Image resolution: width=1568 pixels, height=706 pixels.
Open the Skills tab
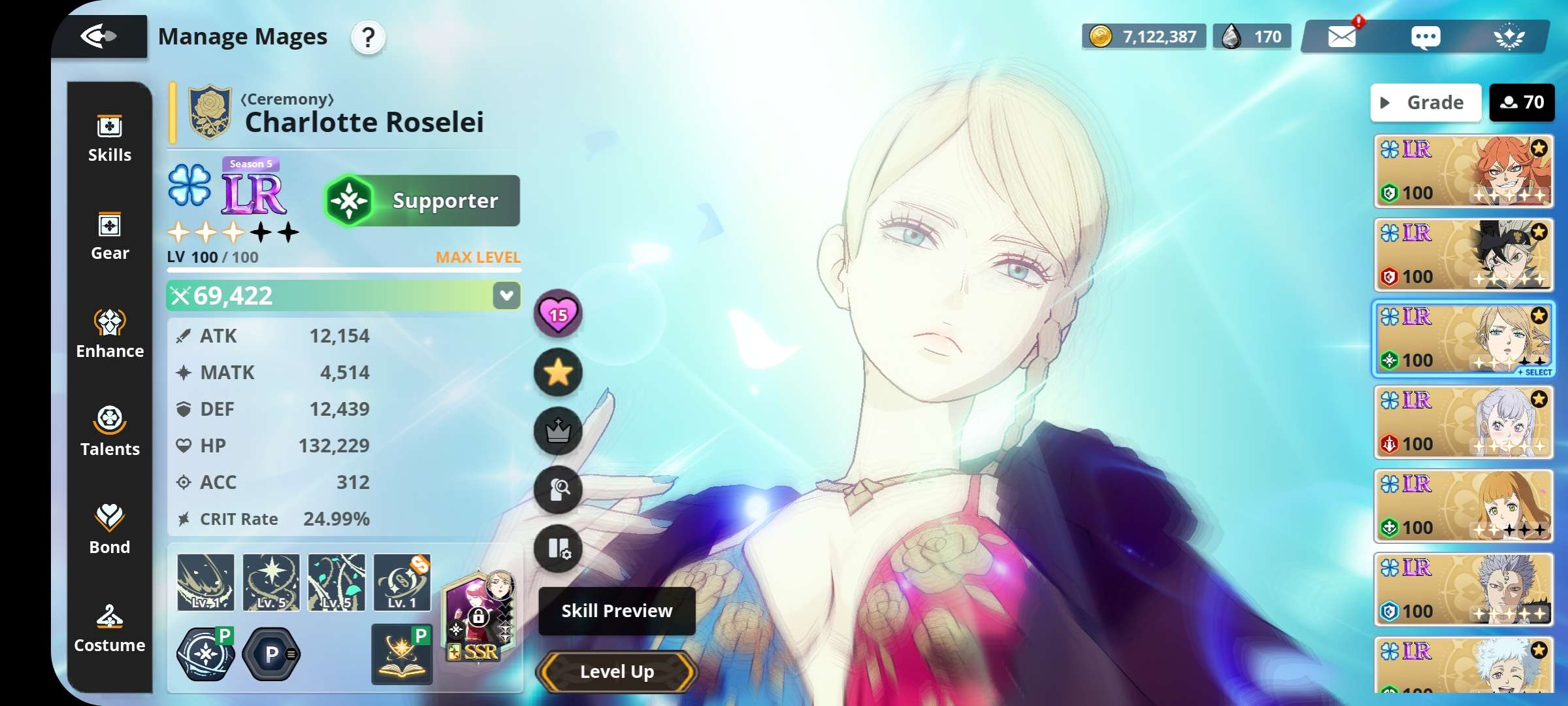tap(110, 139)
